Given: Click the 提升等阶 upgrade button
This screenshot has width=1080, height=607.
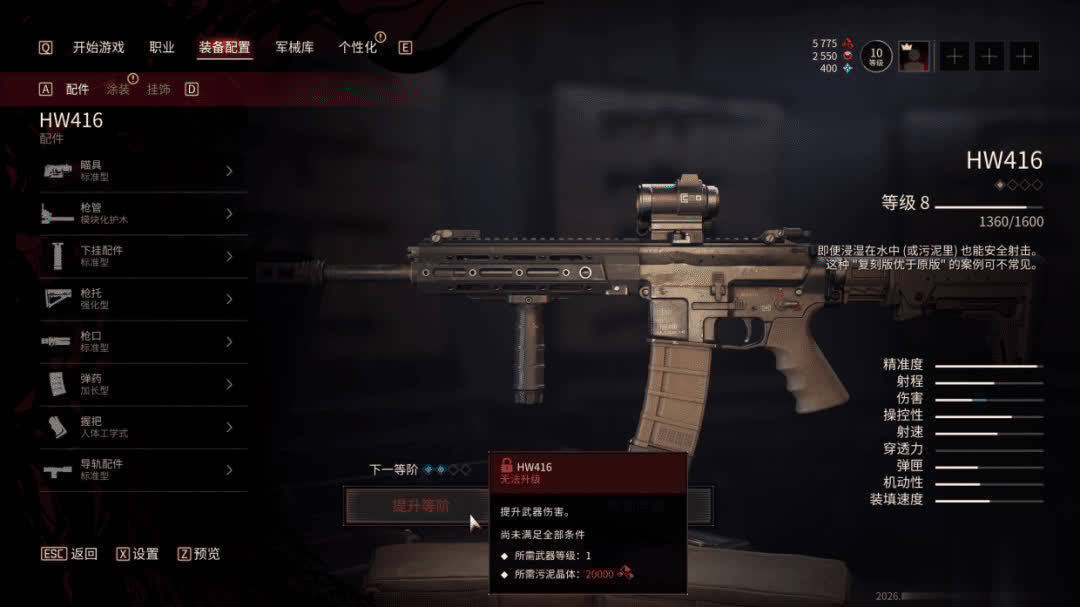Looking at the screenshot, I should click(410, 506).
